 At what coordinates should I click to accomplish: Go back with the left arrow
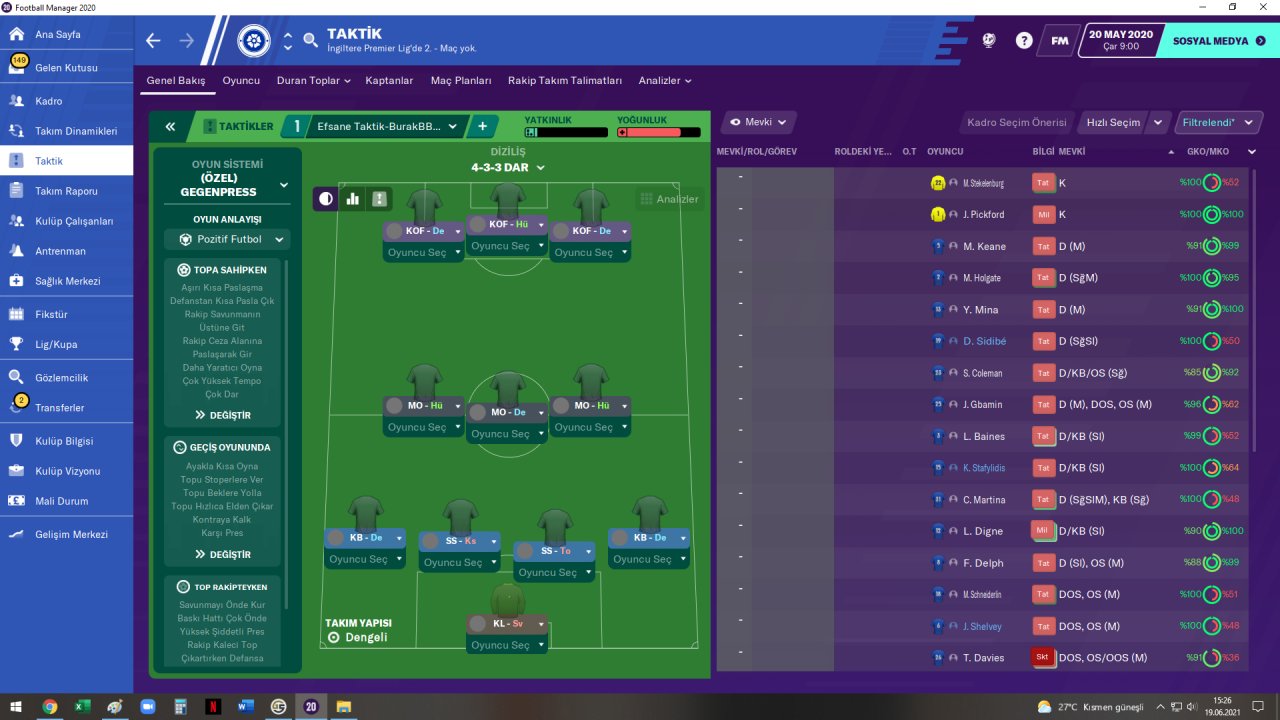(x=153, y=41)
